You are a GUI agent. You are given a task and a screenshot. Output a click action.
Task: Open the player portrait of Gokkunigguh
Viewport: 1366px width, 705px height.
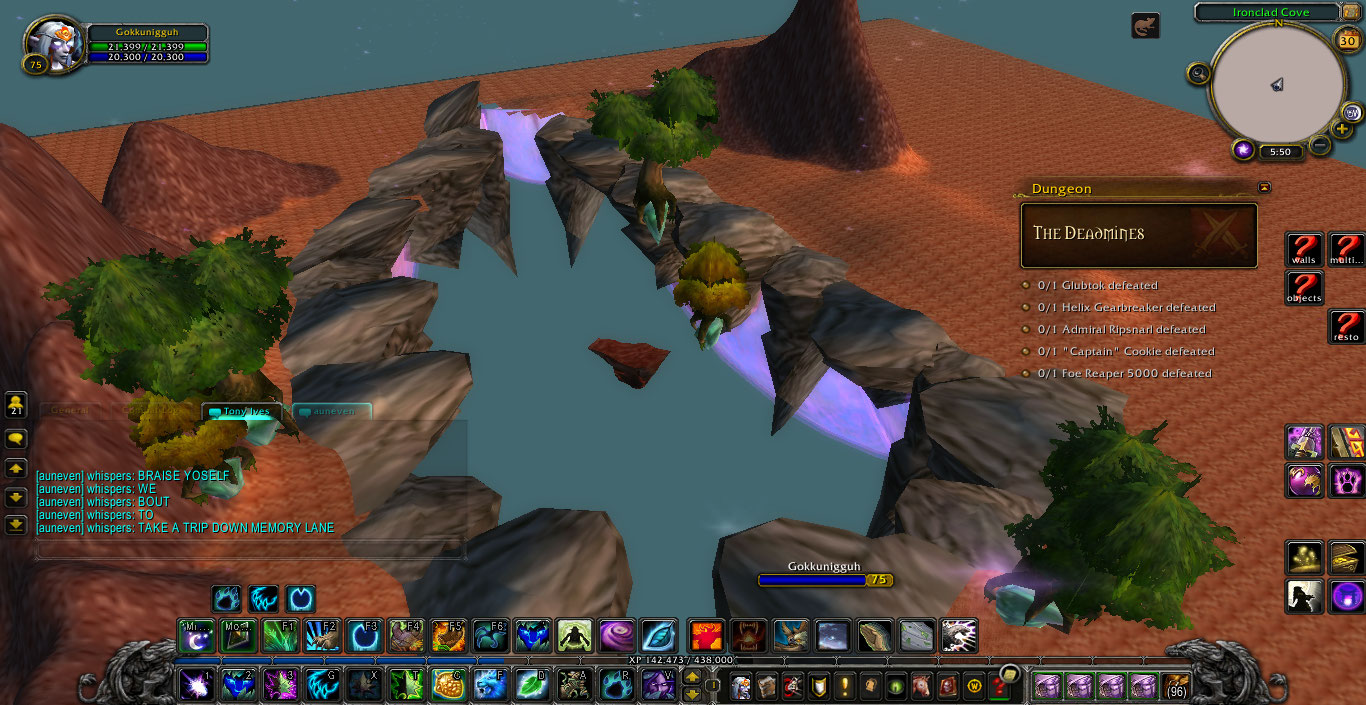pyautogui.click(x=53, y=44)
